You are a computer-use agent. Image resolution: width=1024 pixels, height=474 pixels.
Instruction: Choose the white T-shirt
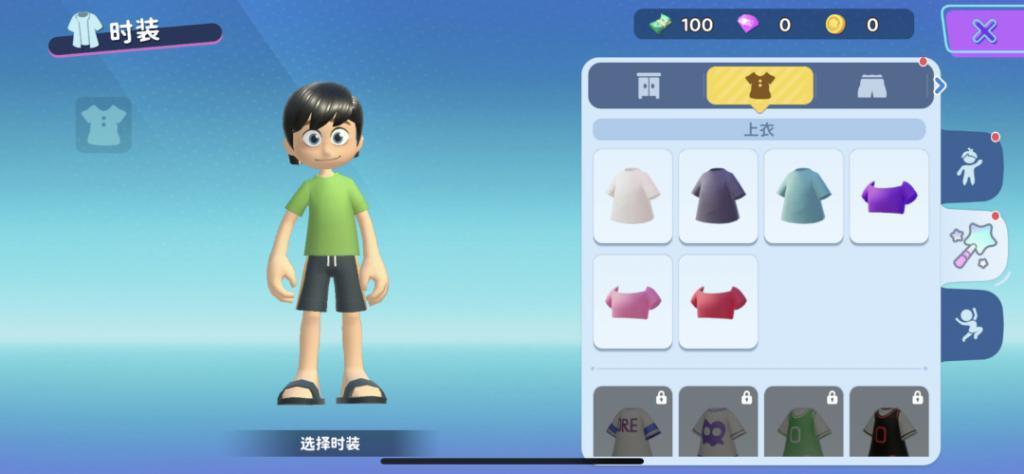click(x=633, y=196)
